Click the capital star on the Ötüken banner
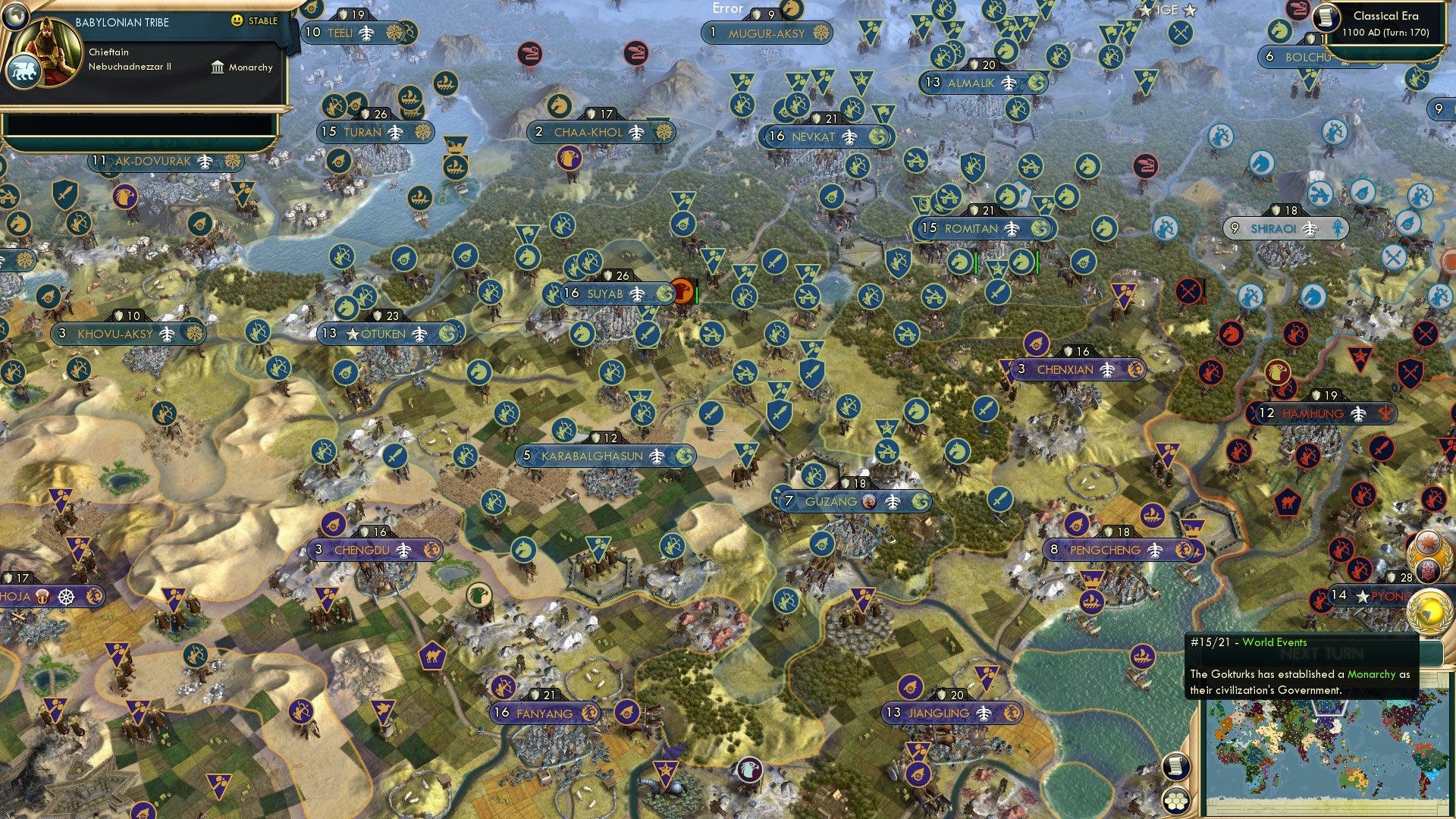This screenshot has height=819, width=1456. click(354, 334)
